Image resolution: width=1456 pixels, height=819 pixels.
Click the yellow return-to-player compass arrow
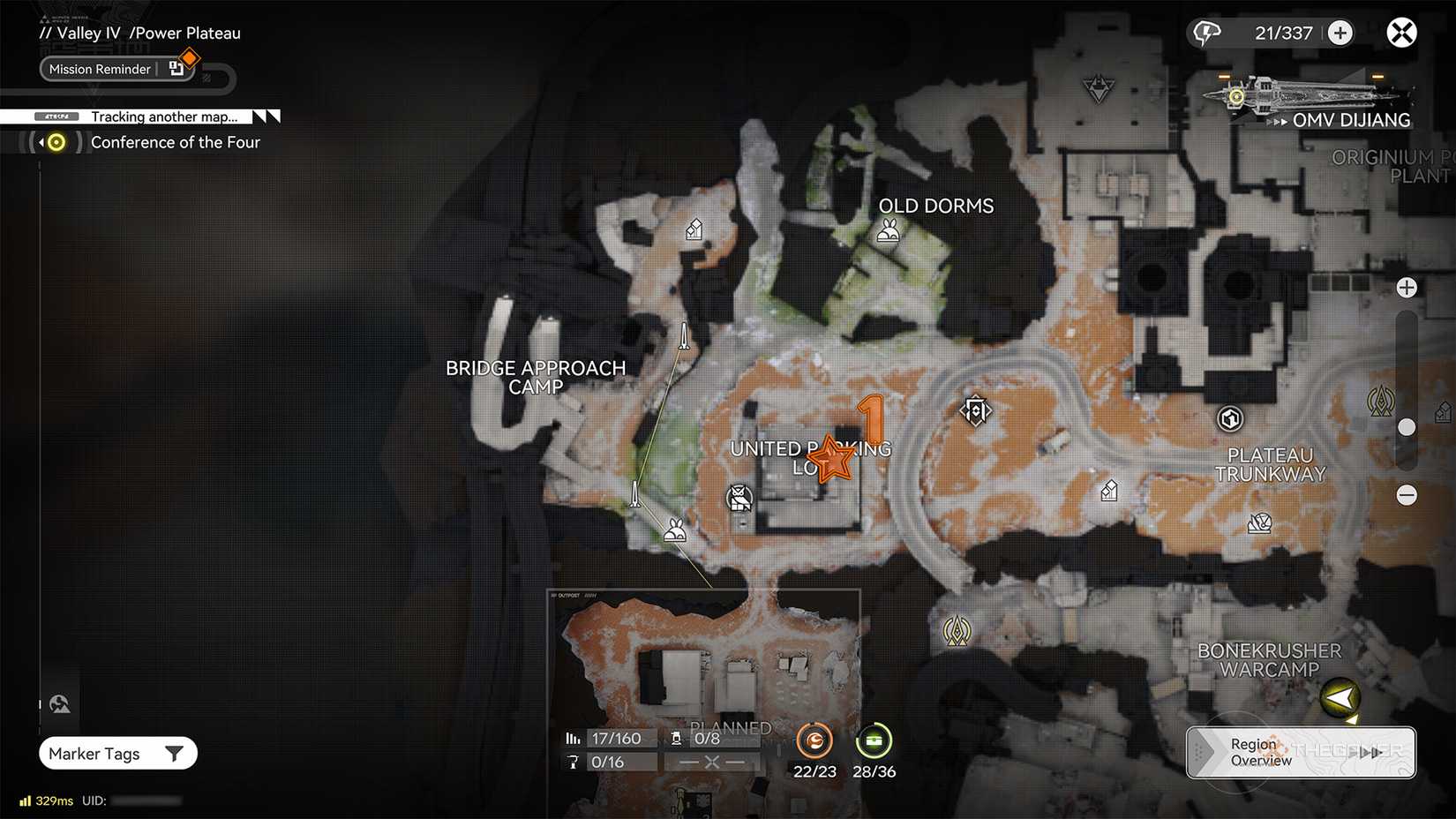click(x=1340, y=697)
